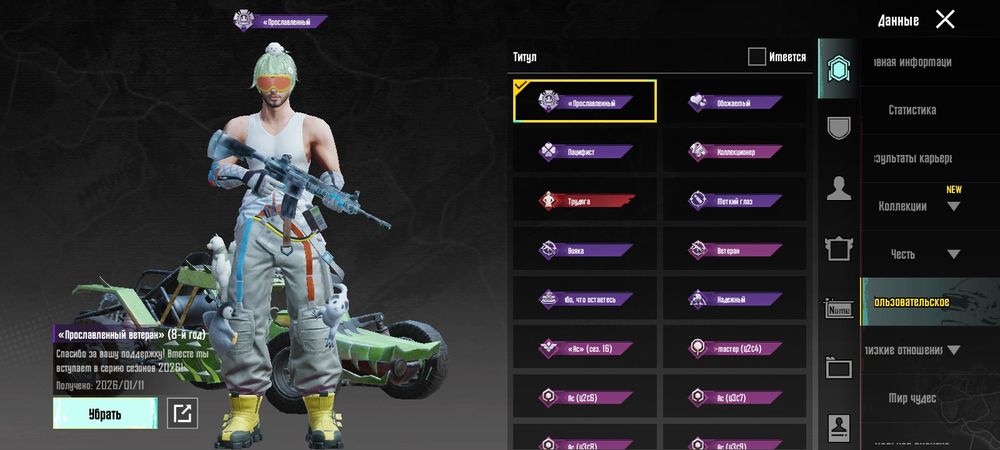Select the Меткий глаз title
Image resolution: width=1000 pixels, height=450 pixels.
(734, 200)
